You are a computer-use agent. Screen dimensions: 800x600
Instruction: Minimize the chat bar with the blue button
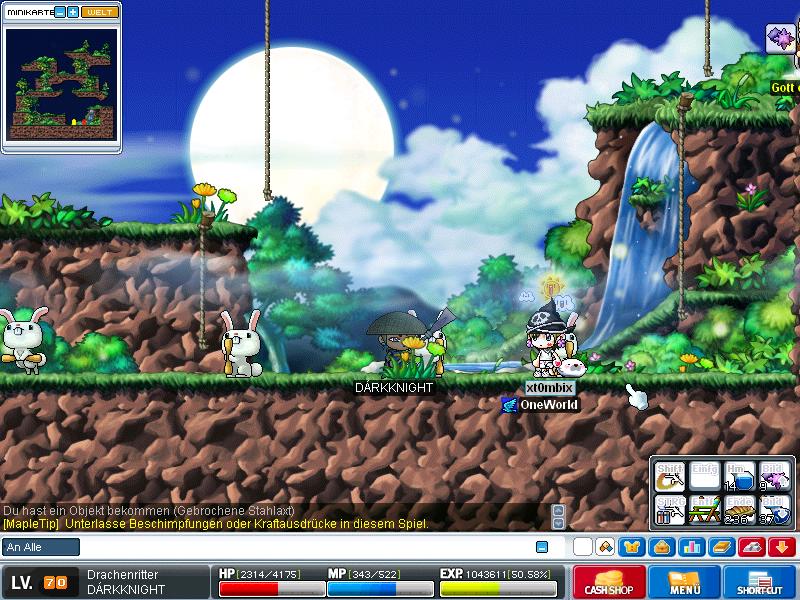(542, 547)
